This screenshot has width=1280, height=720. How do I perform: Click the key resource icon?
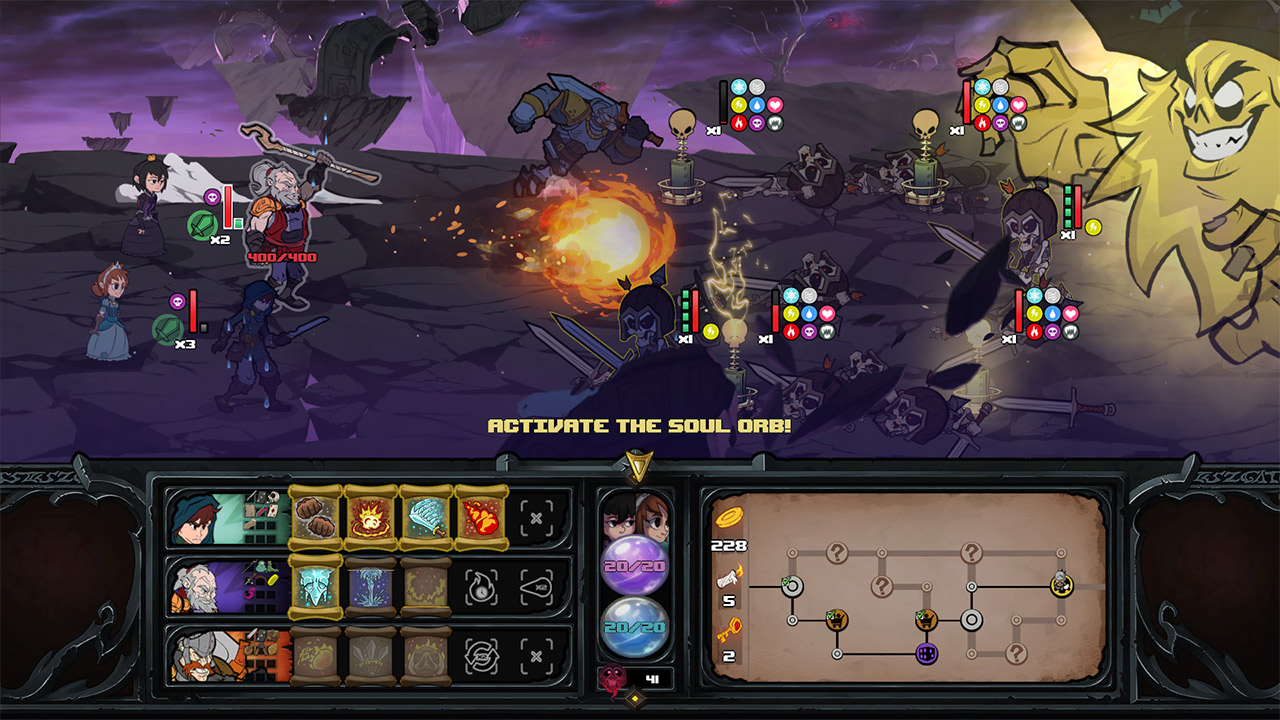pos(729,628)
